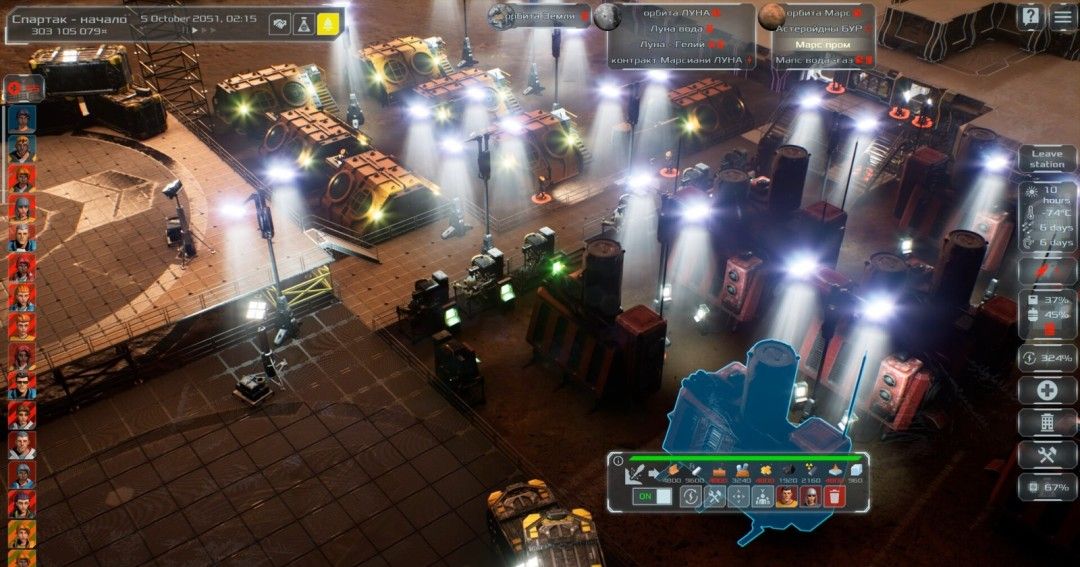Image resolution: width=1080 pixels, height=567 pixels.
Task: Open the building info icon
Action: point(617,461)
